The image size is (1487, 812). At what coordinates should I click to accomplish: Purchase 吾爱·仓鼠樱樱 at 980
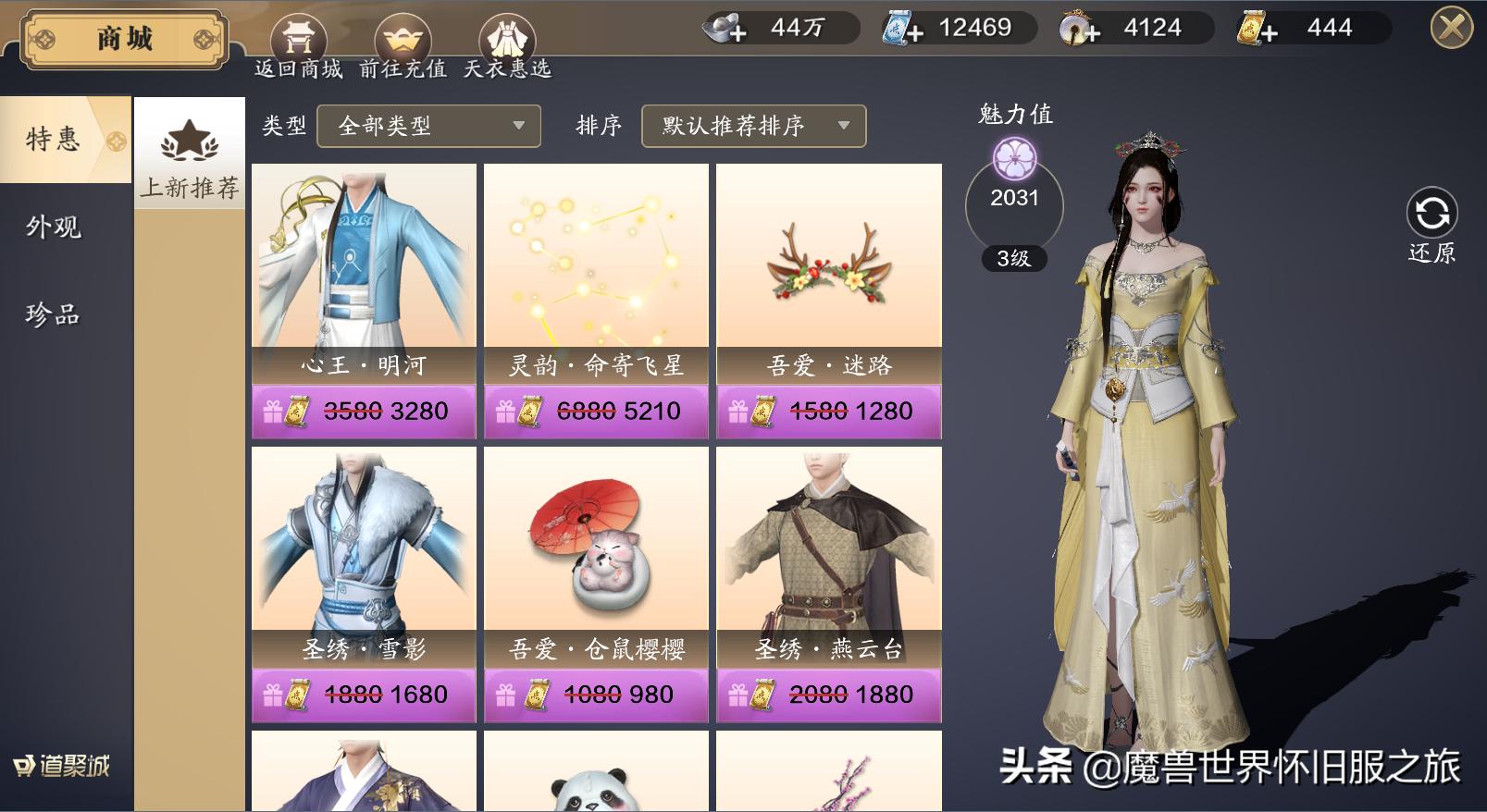point(596,693)
